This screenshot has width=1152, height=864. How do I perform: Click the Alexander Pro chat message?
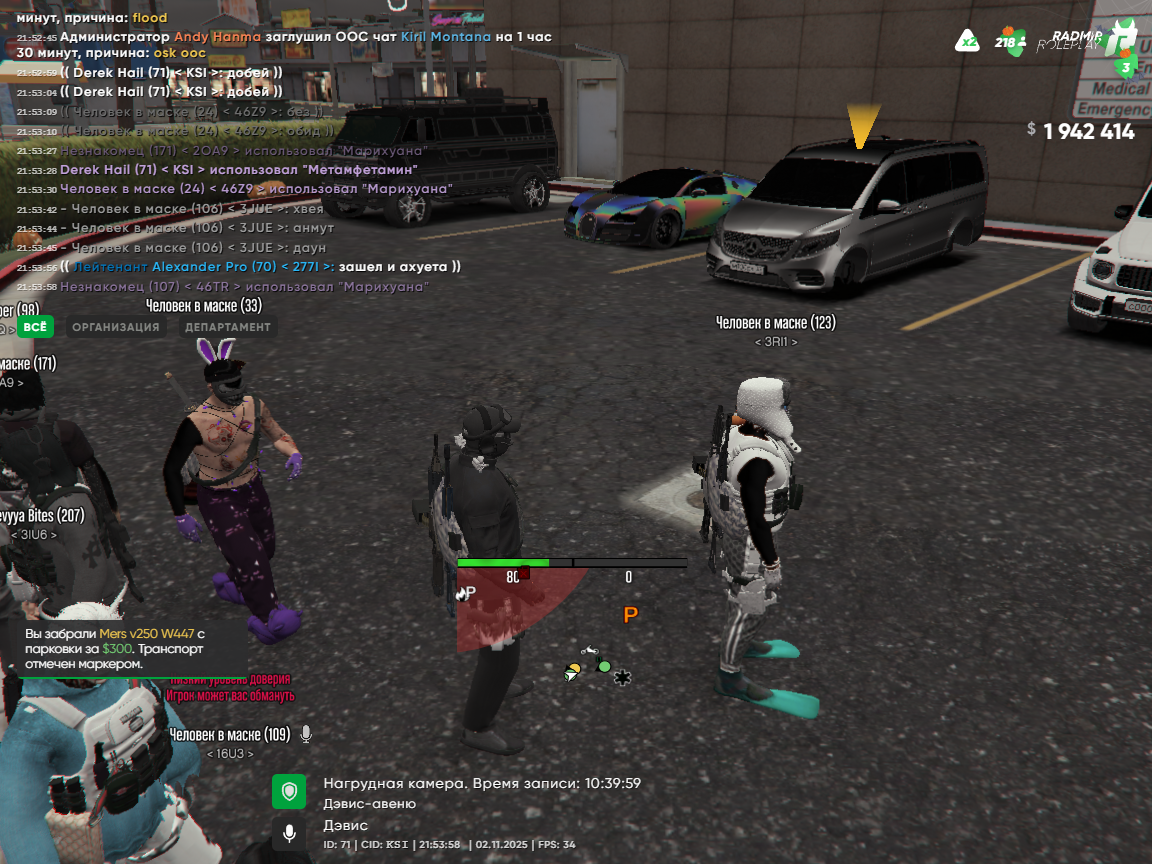[260, 267]
